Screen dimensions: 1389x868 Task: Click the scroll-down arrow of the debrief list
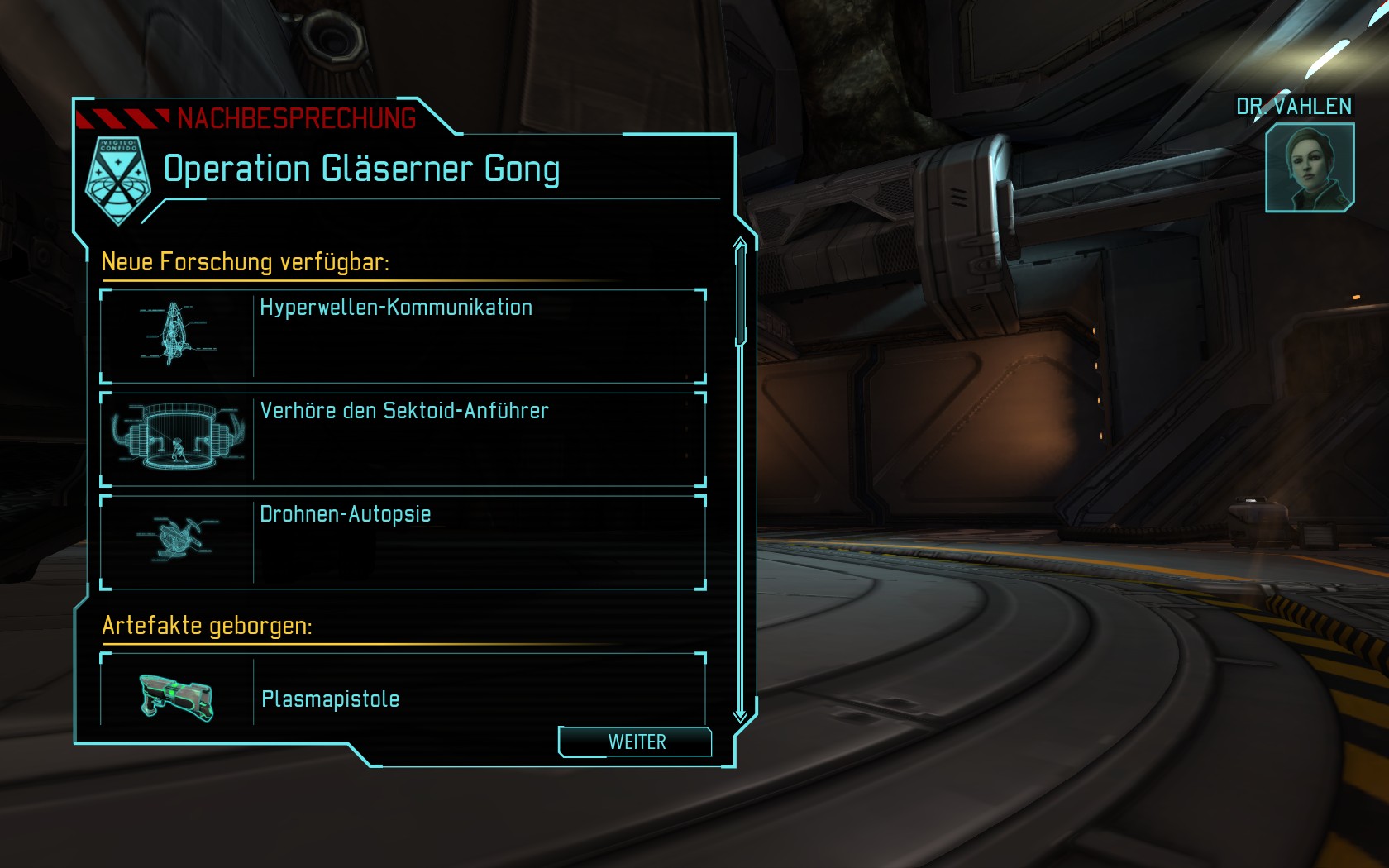(741, 715)
